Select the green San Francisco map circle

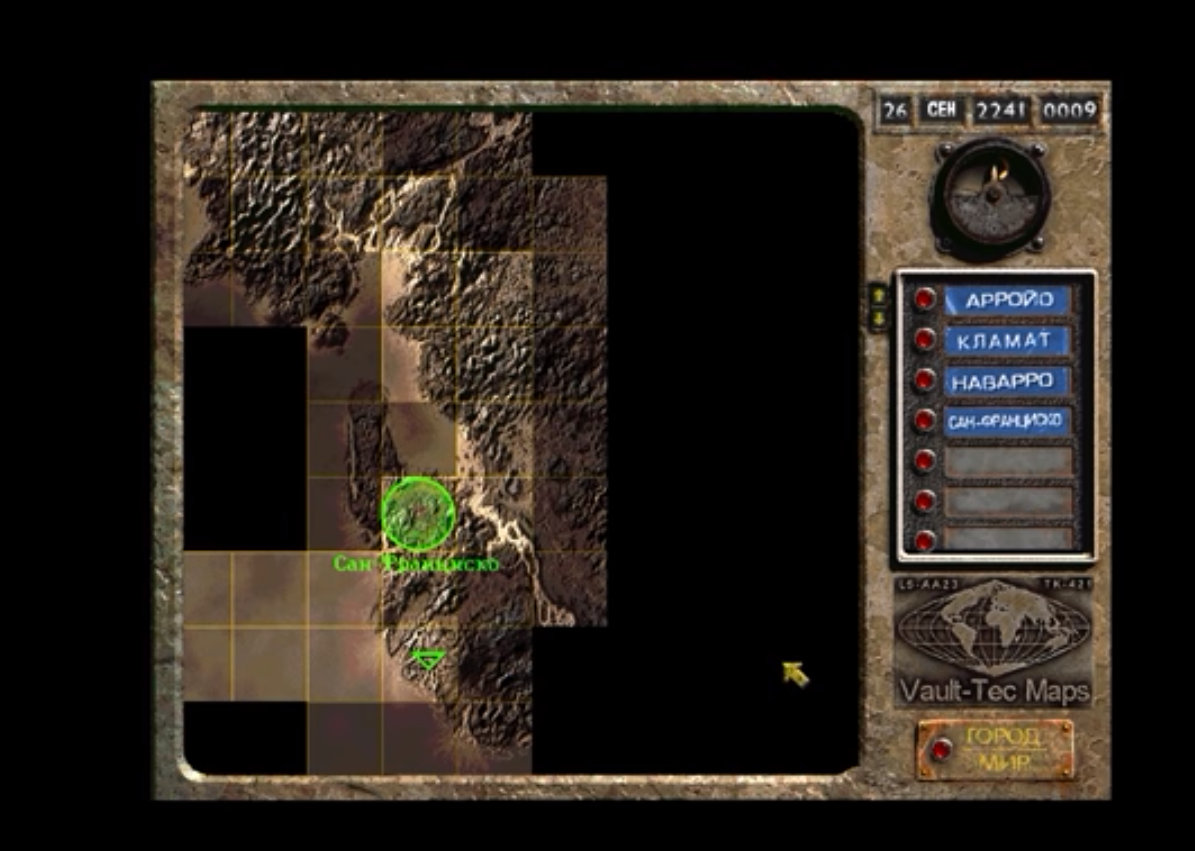tap(418, 513)
